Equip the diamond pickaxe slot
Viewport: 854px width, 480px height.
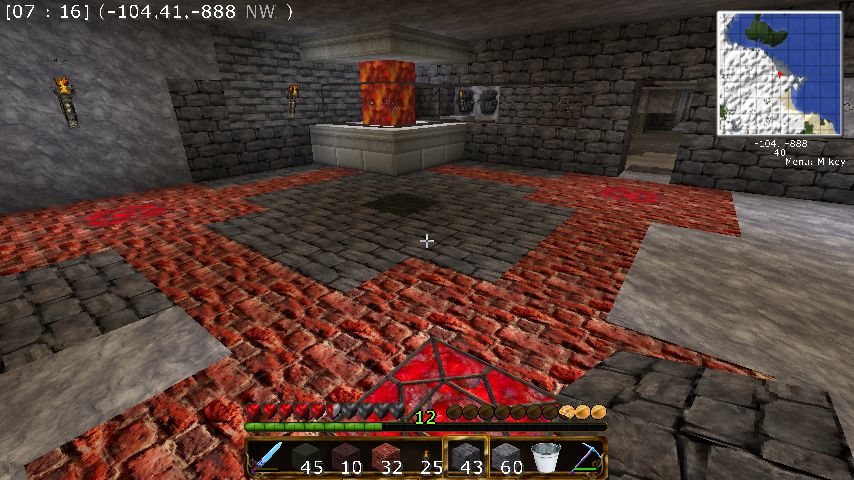click(585, 457)
